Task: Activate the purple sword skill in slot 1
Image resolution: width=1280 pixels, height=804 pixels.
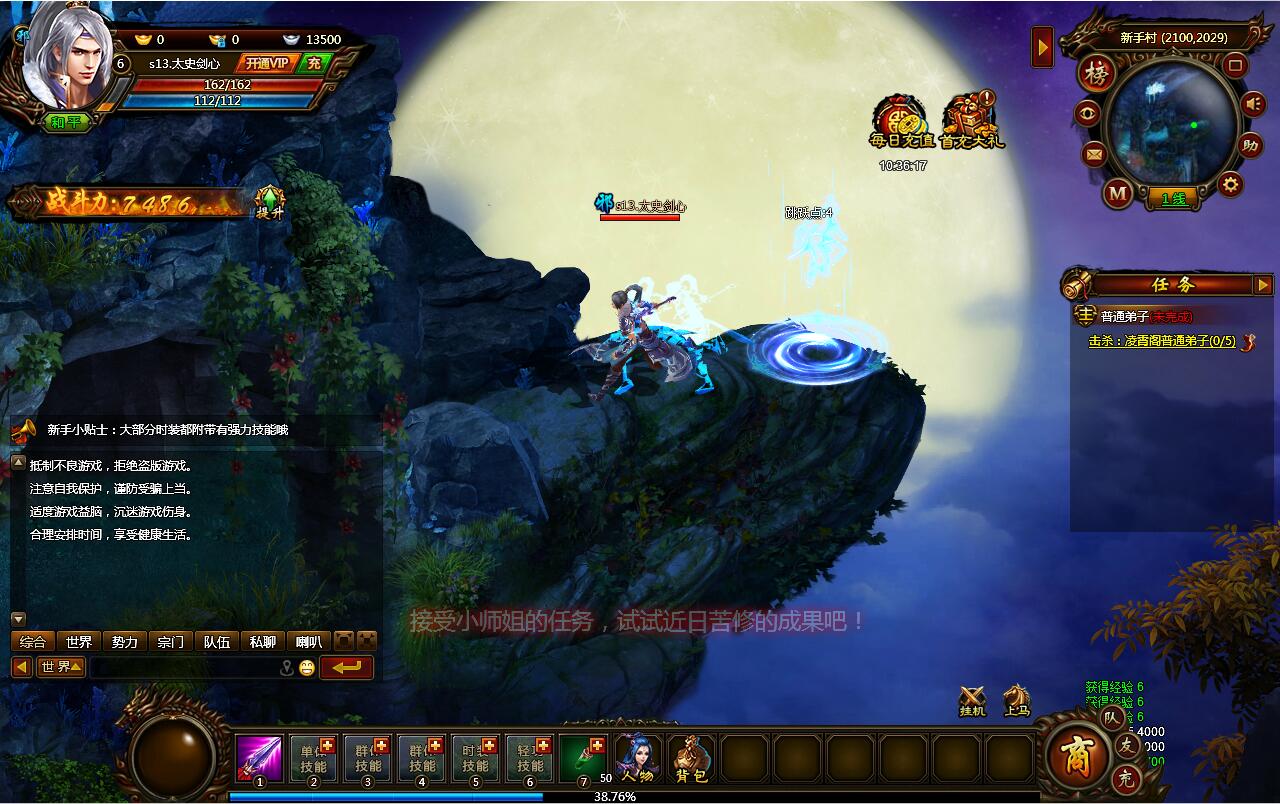Action: 259,758
